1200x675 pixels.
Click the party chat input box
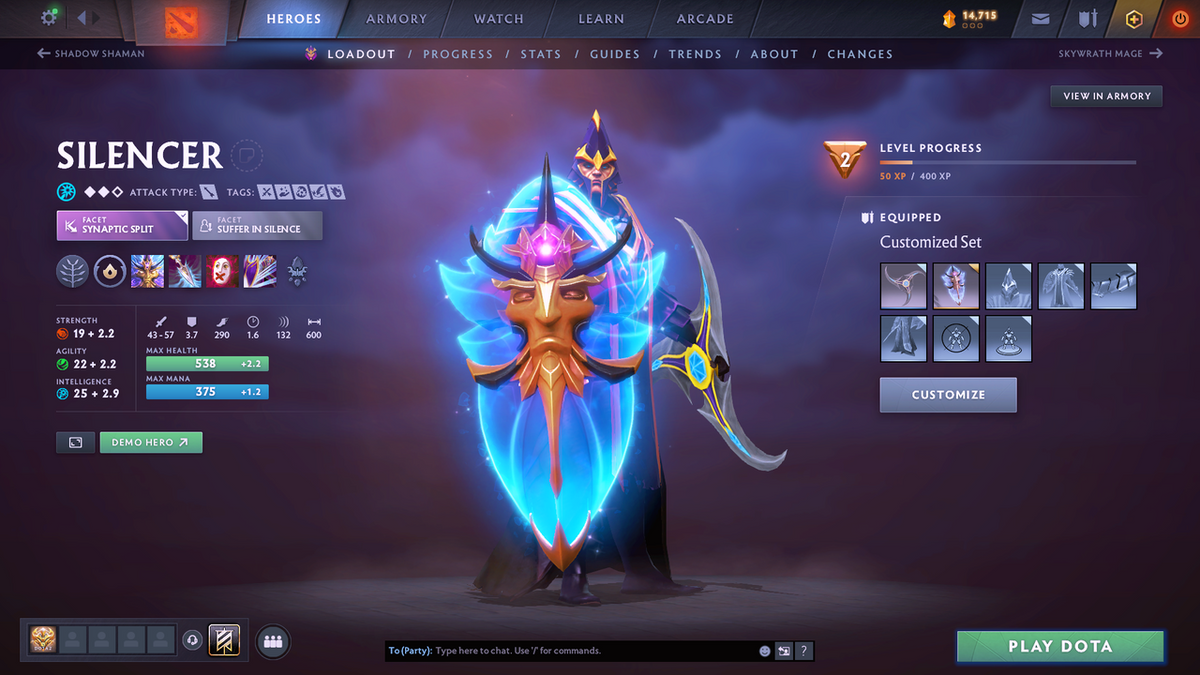590,651
